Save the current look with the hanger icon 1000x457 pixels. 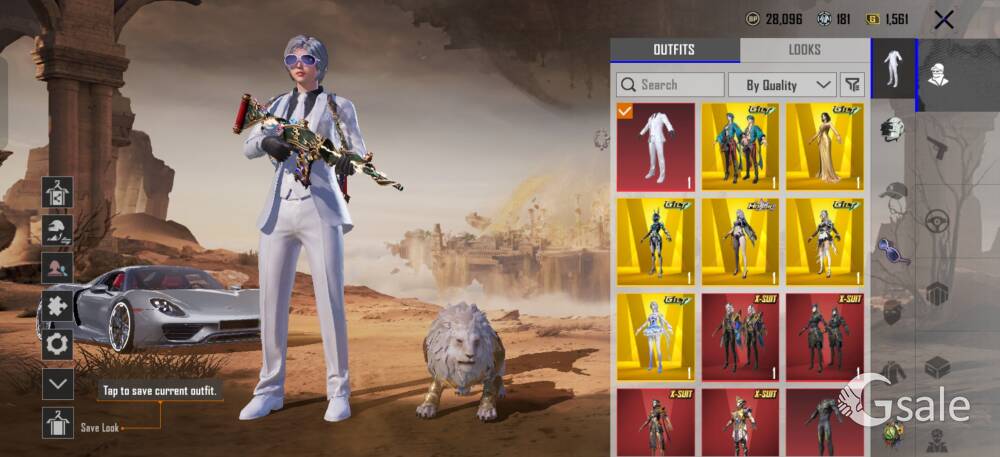[58, 423]
